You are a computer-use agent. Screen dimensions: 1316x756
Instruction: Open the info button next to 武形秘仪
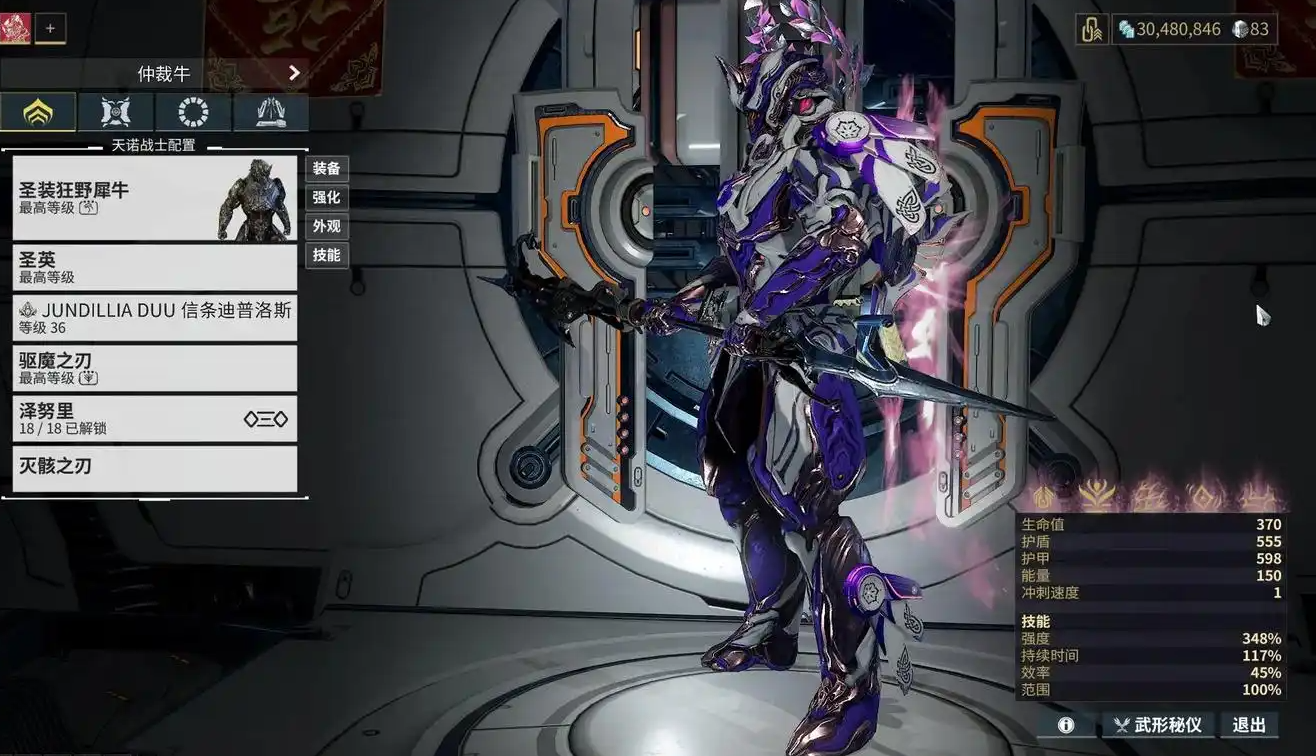tap(1066, 725)
